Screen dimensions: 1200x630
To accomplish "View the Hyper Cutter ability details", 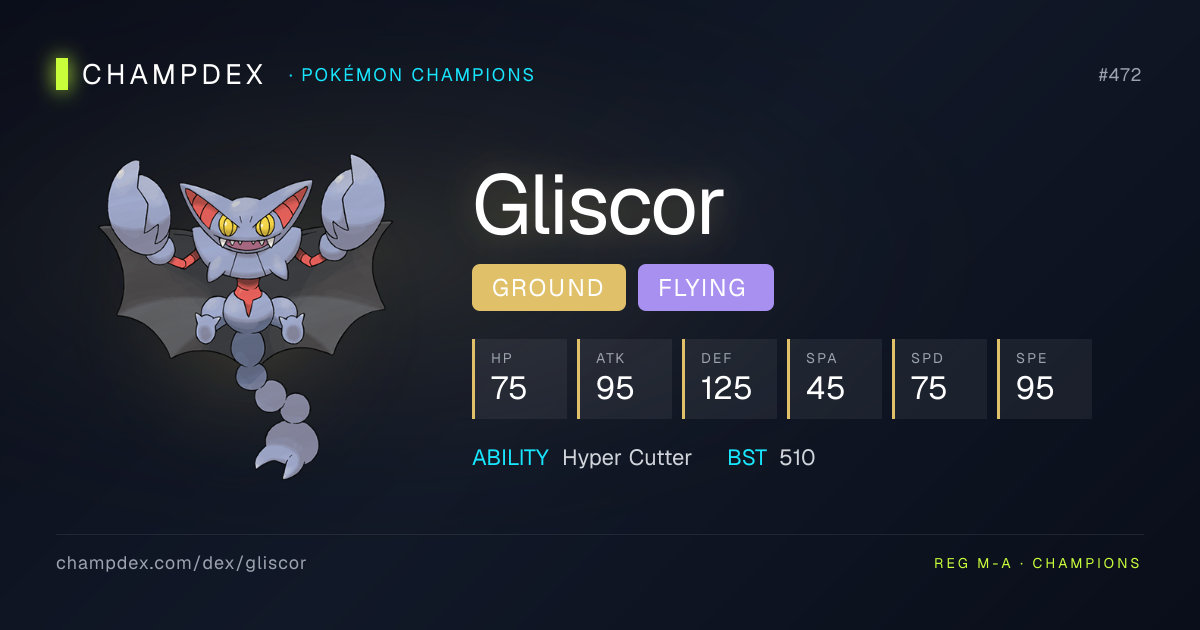I will click(627, 458).
